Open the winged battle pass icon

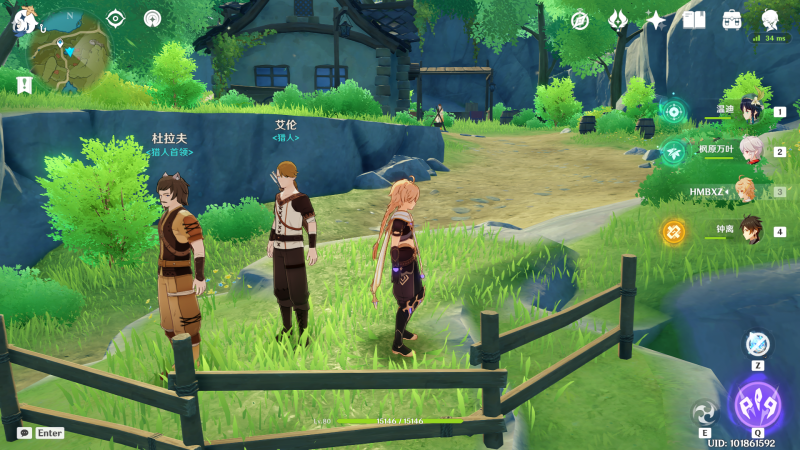click(x=618, y=20)
